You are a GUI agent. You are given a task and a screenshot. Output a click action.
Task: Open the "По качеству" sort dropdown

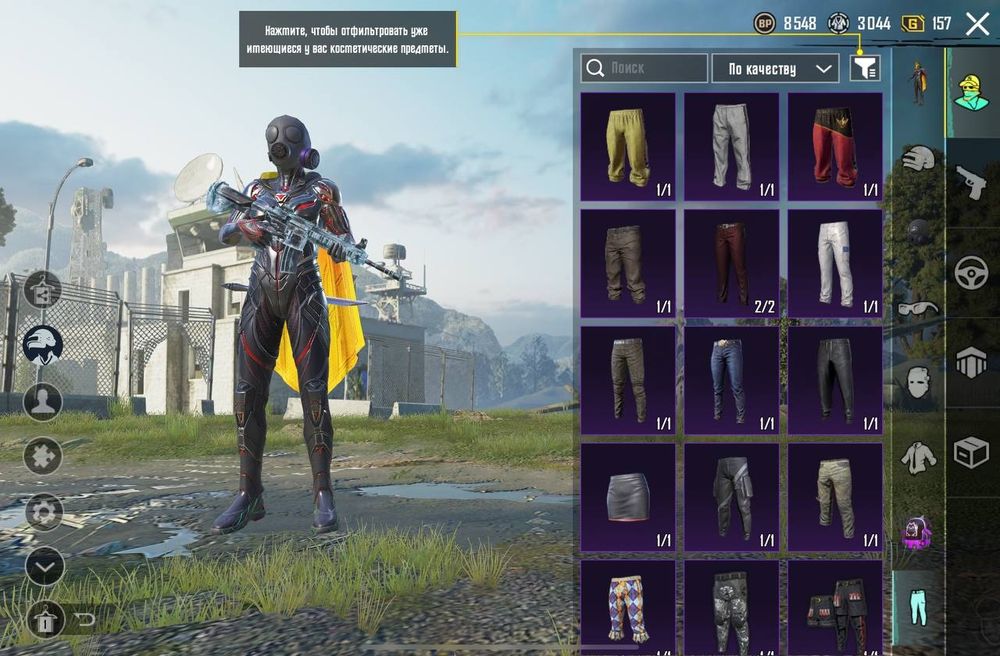tap(775, 68)
